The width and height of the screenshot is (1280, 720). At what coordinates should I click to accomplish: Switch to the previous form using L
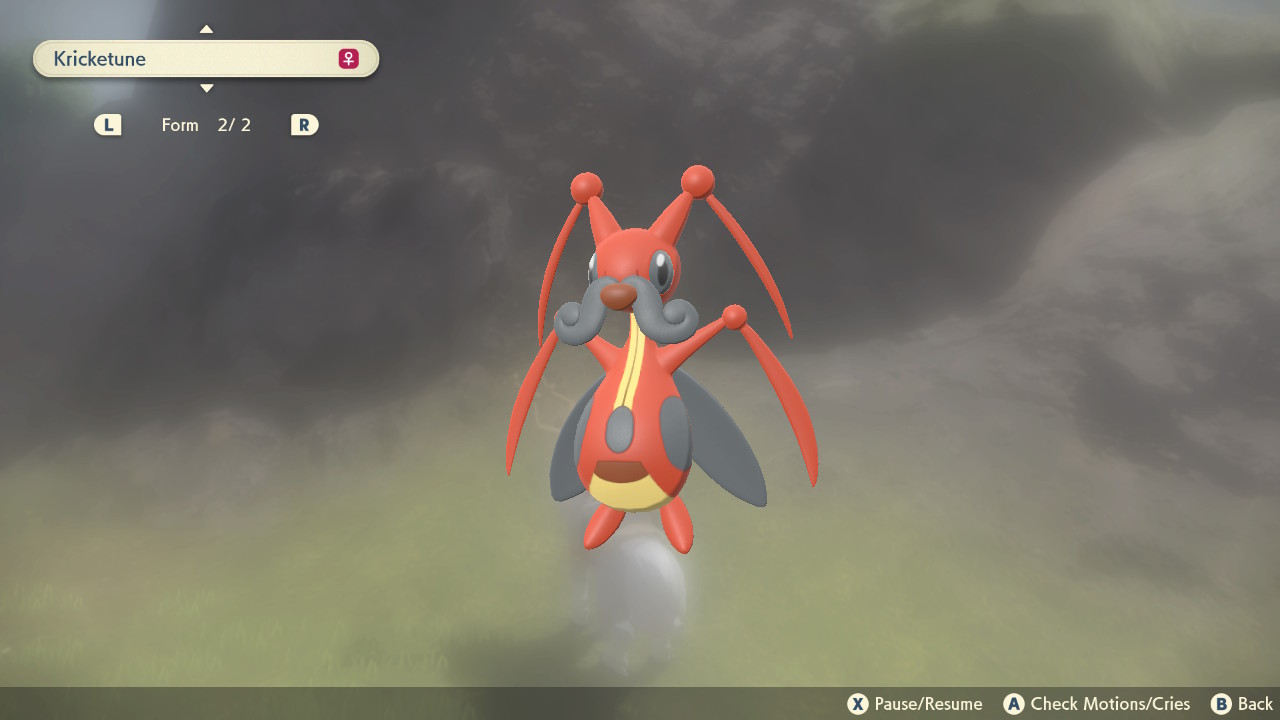(x=107, y=124)
